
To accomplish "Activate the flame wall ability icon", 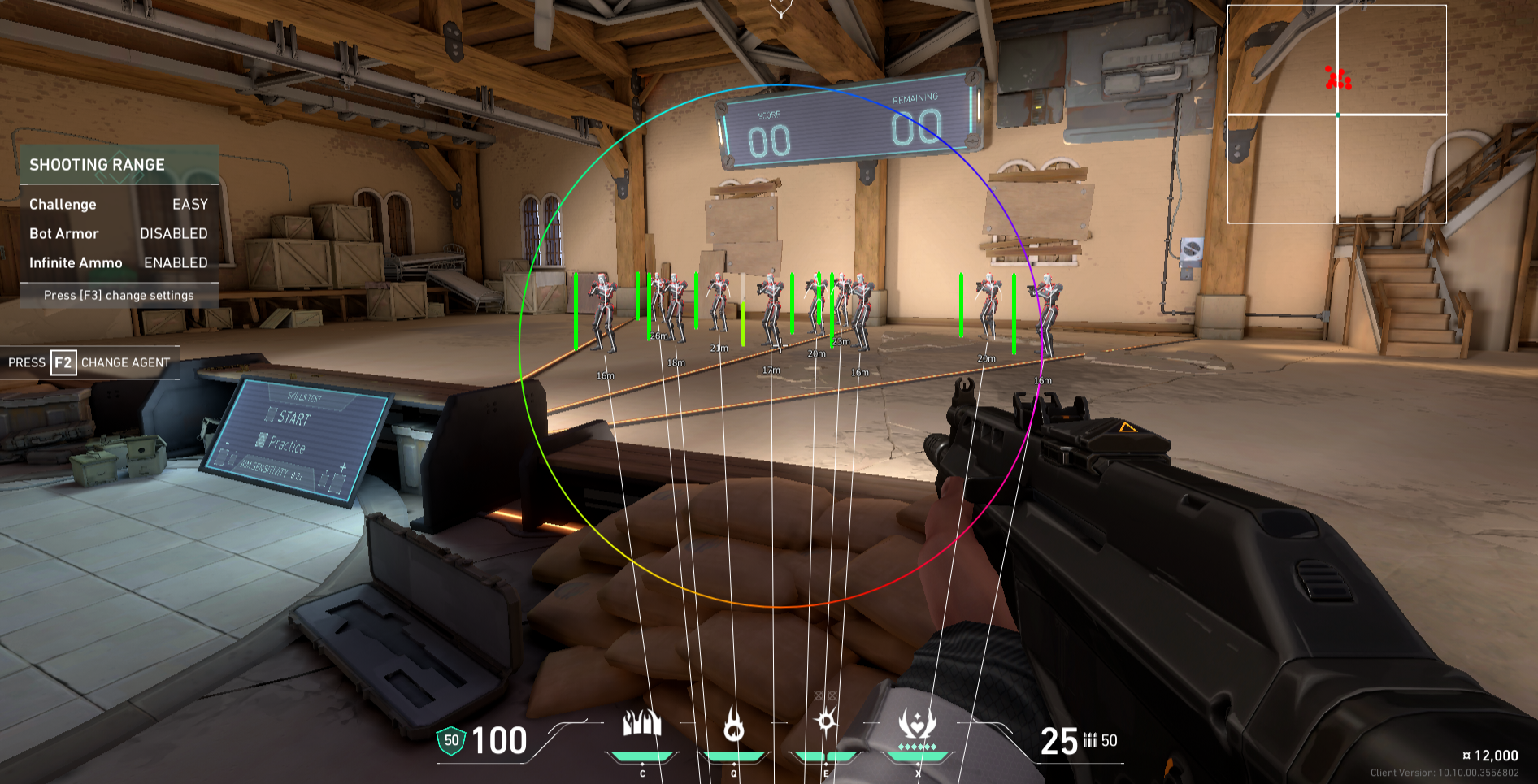I will click(641, 723).
